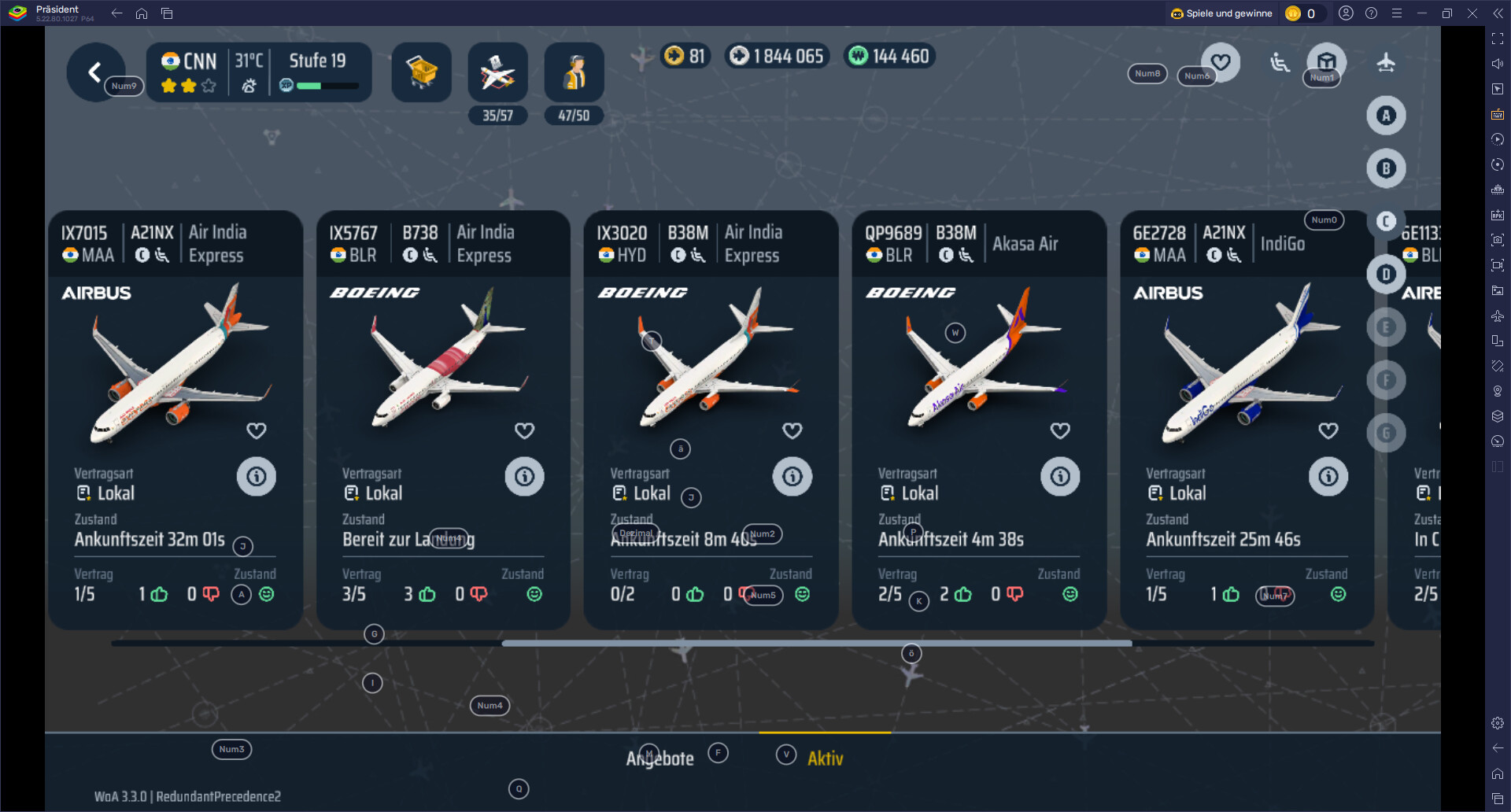This screenshot has height=812, width=1511.
Task: Select terminal filter A
Action: click(1386, 116)
